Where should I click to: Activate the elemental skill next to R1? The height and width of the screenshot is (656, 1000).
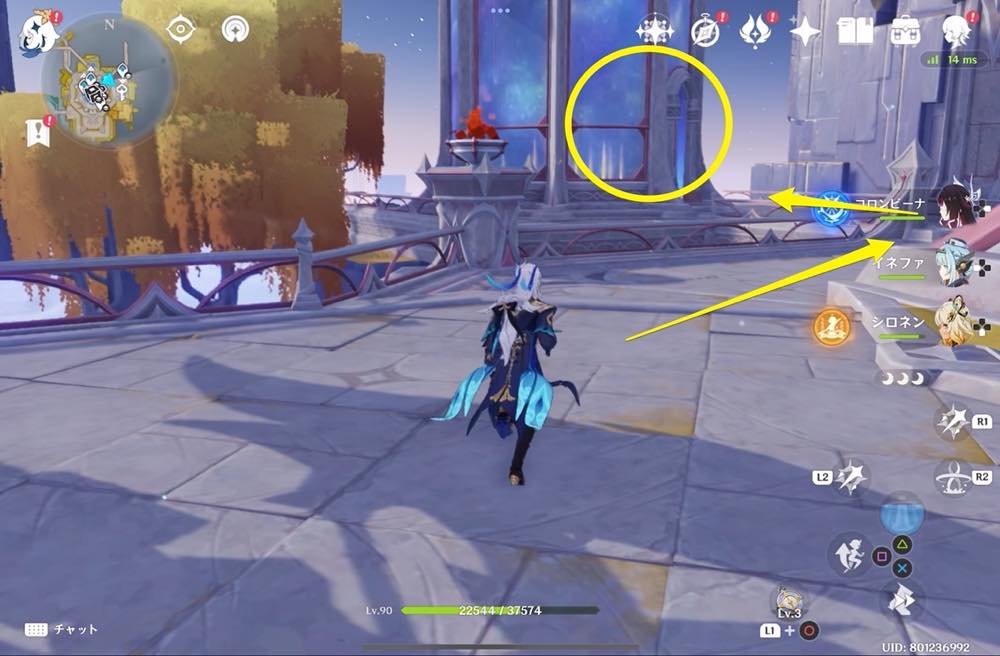click(x=953, y=423)
